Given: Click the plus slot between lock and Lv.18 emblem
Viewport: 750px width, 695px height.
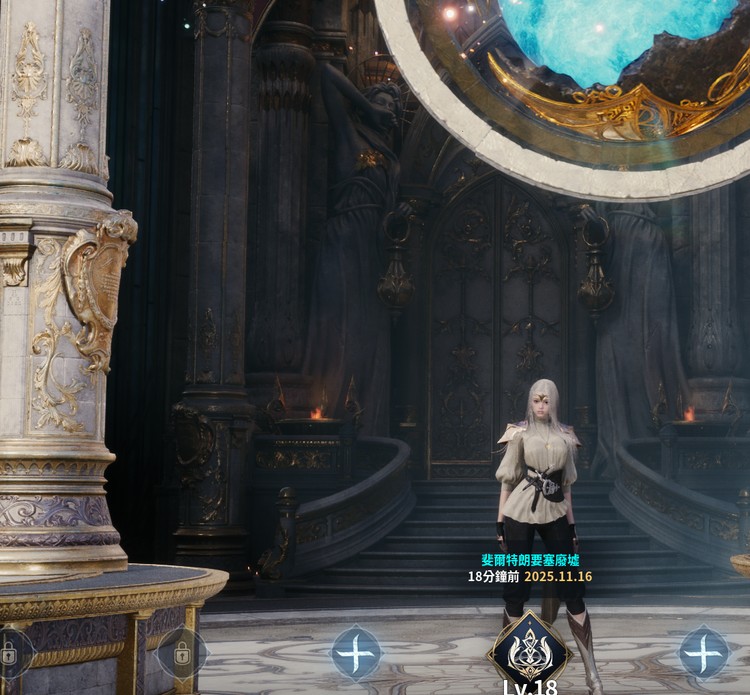Looking at the screenshot, I should click(356, 653).
